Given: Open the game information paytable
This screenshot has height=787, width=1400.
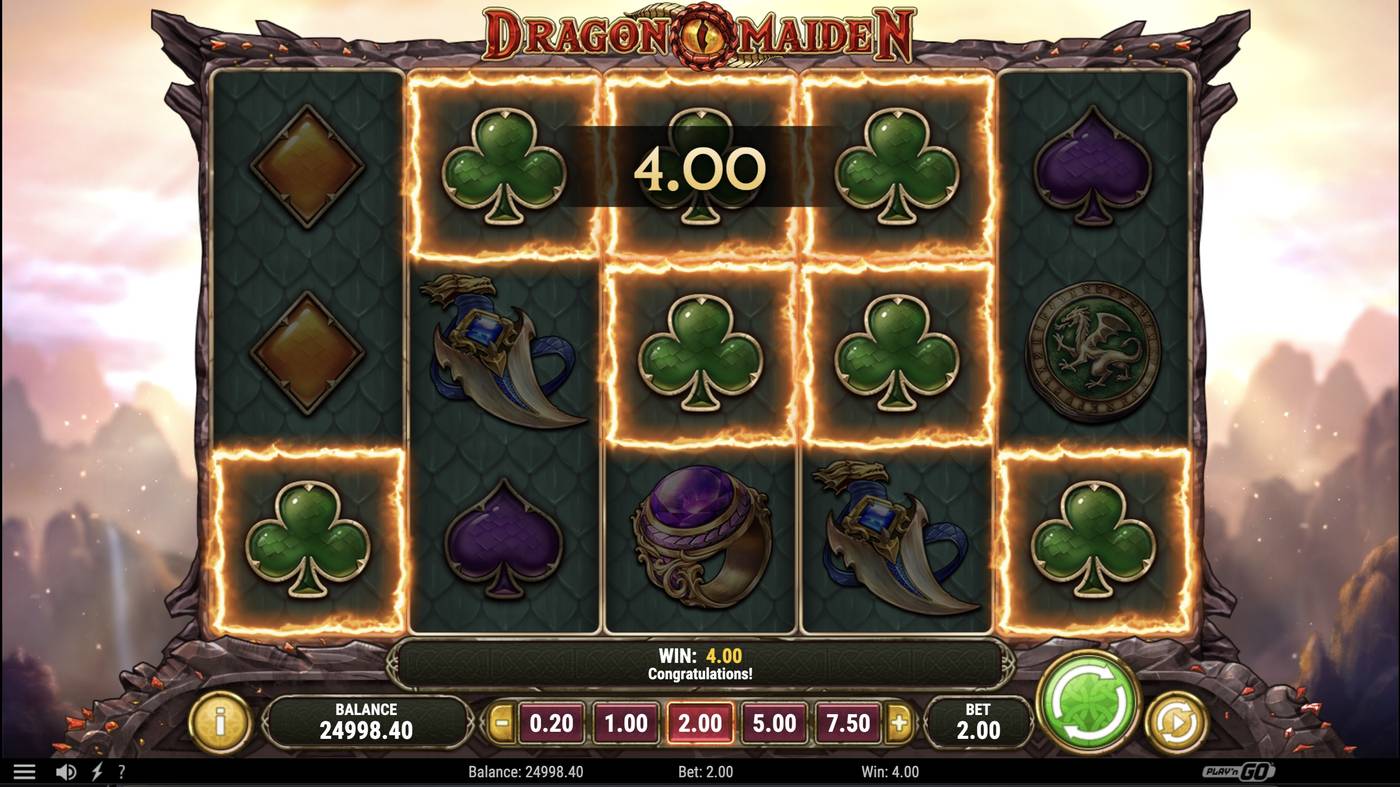Looking at the screenshot, I should click(219, 722).
